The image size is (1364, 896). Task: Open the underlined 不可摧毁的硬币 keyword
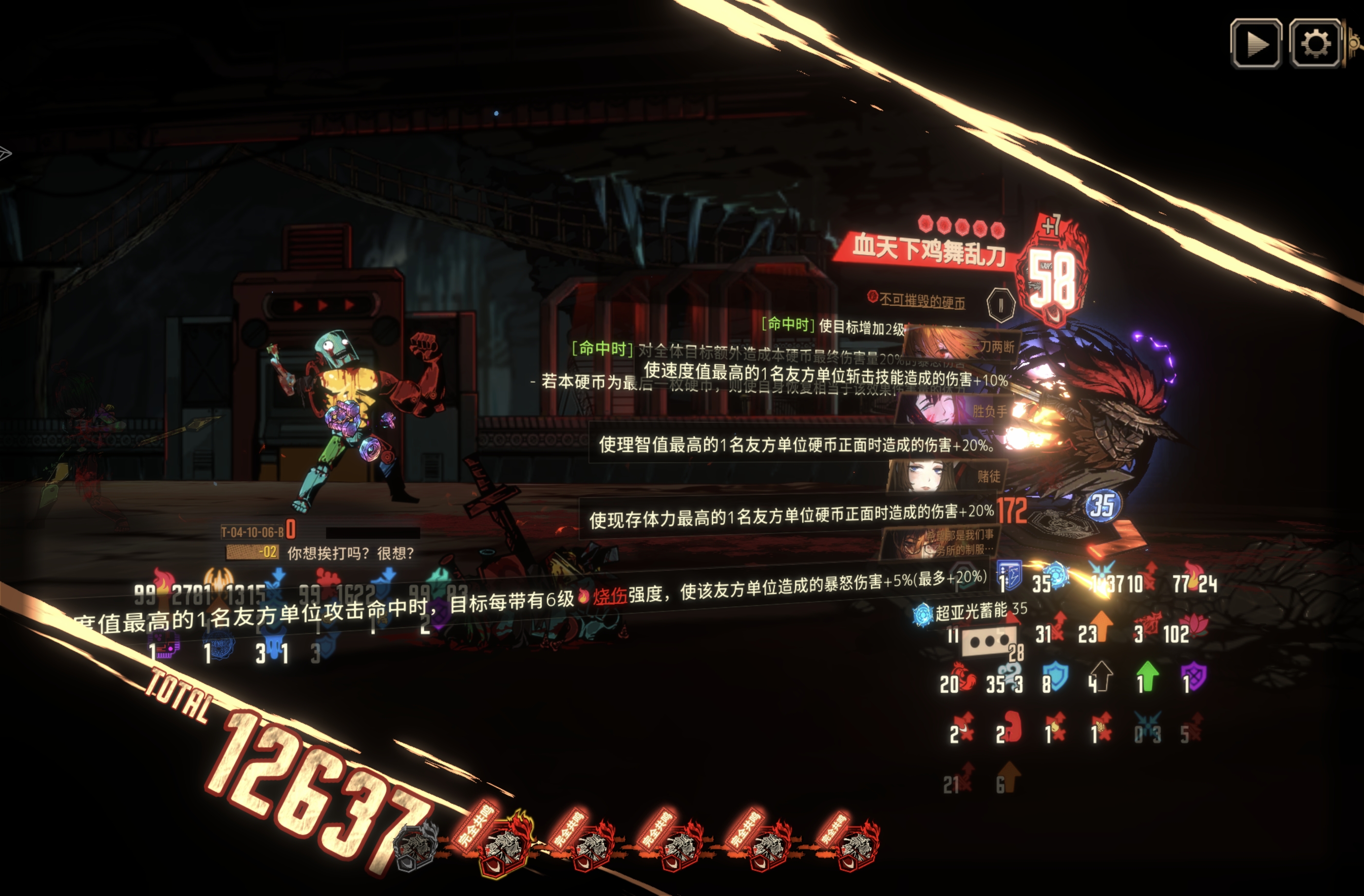coord(922,301)
